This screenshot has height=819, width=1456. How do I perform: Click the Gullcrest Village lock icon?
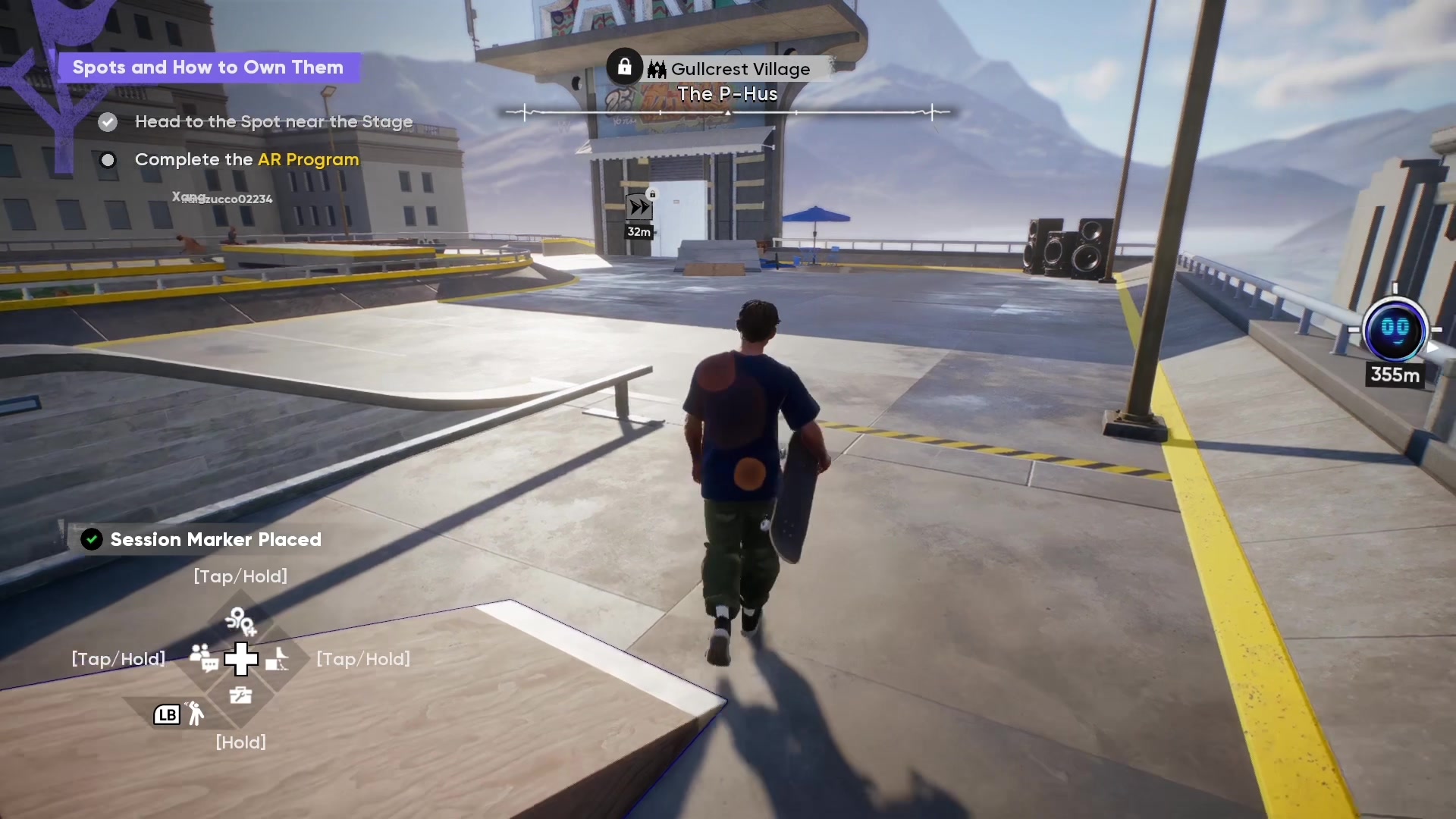coord(624,67)
